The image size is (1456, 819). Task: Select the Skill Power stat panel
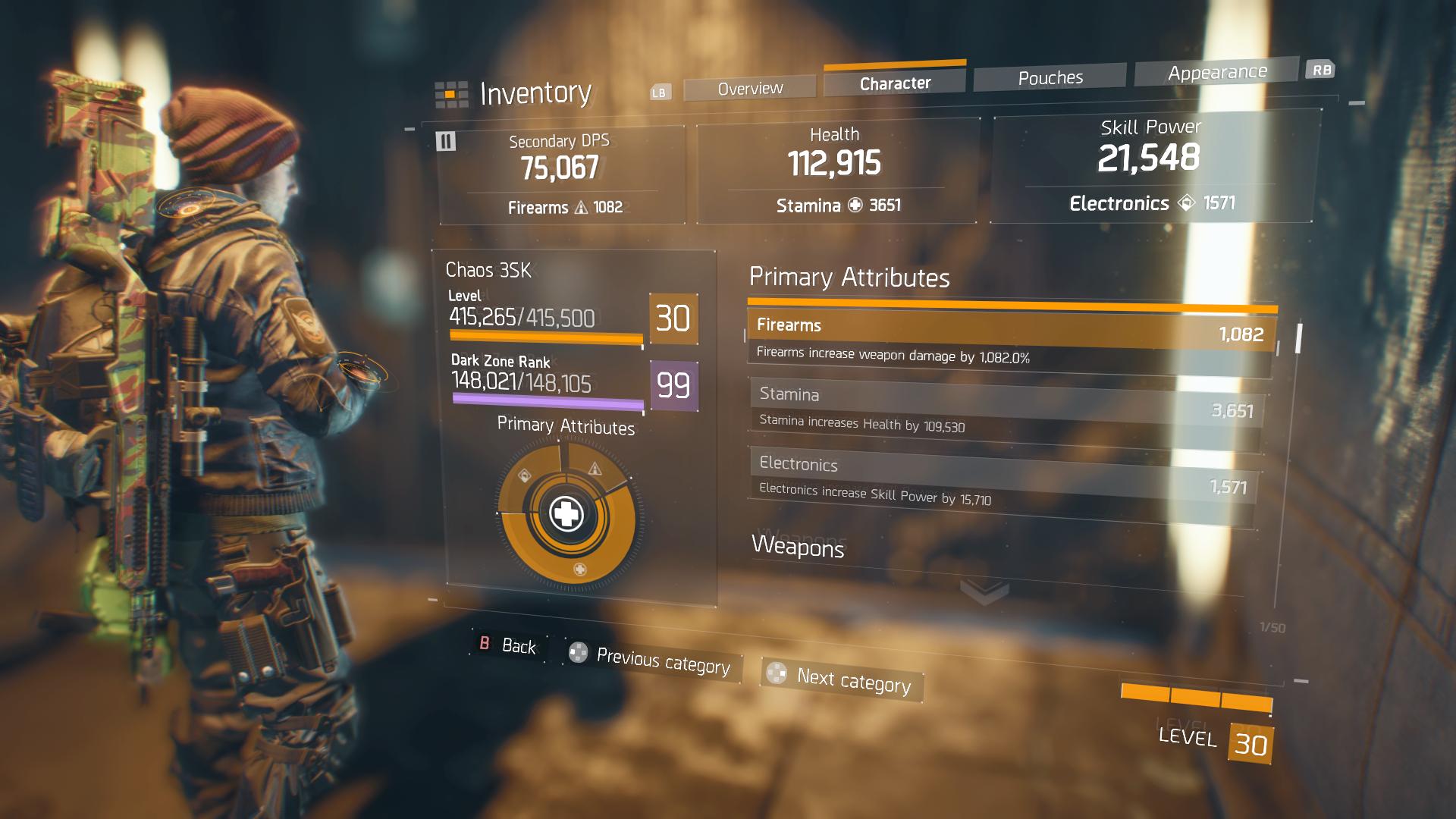click(x=1150, y=167)
